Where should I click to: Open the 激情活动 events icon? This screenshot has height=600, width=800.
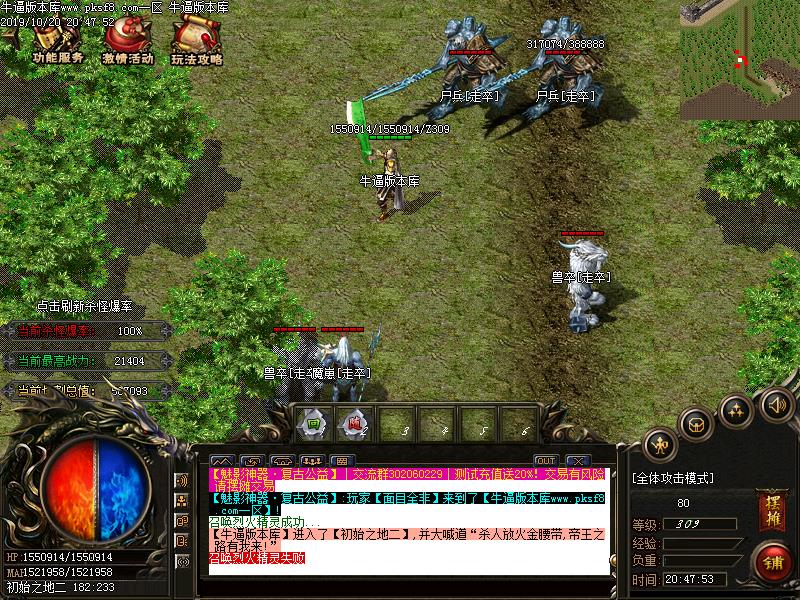[x=128, y=41]
